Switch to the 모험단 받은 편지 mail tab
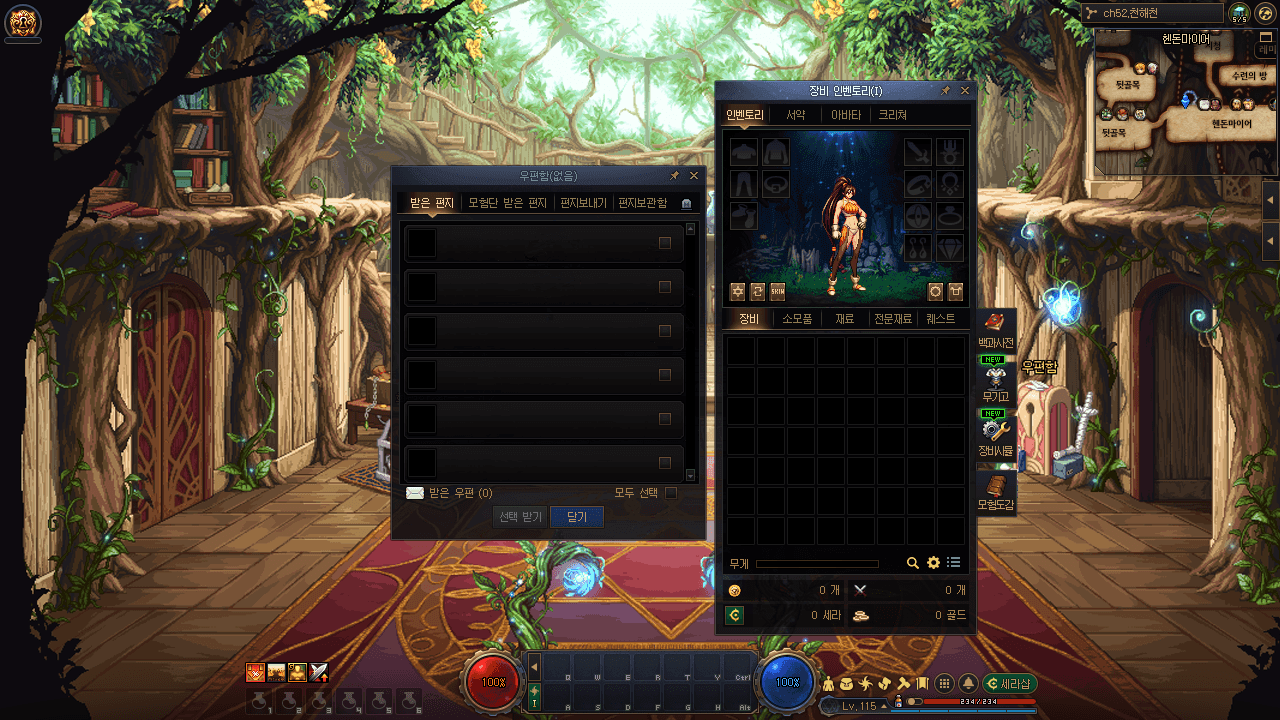 coord(508,203)
